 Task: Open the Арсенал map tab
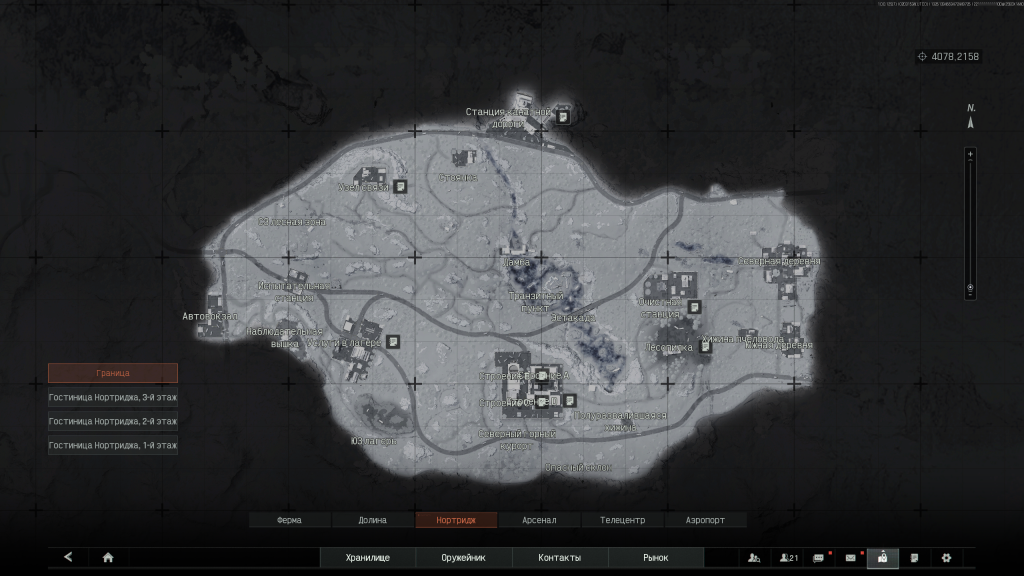[x=539, y=520]
